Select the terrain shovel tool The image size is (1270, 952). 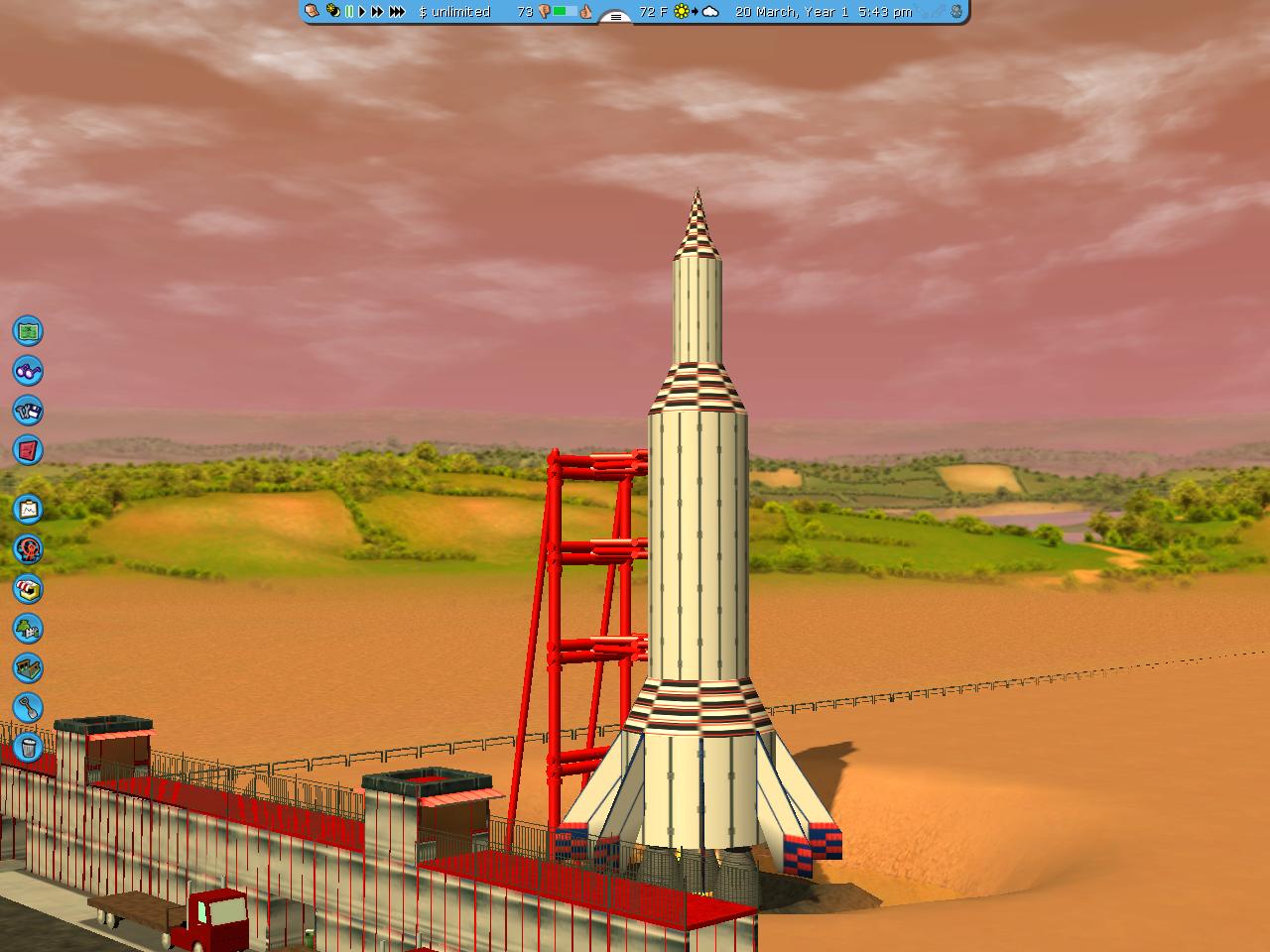pos(28,708)
